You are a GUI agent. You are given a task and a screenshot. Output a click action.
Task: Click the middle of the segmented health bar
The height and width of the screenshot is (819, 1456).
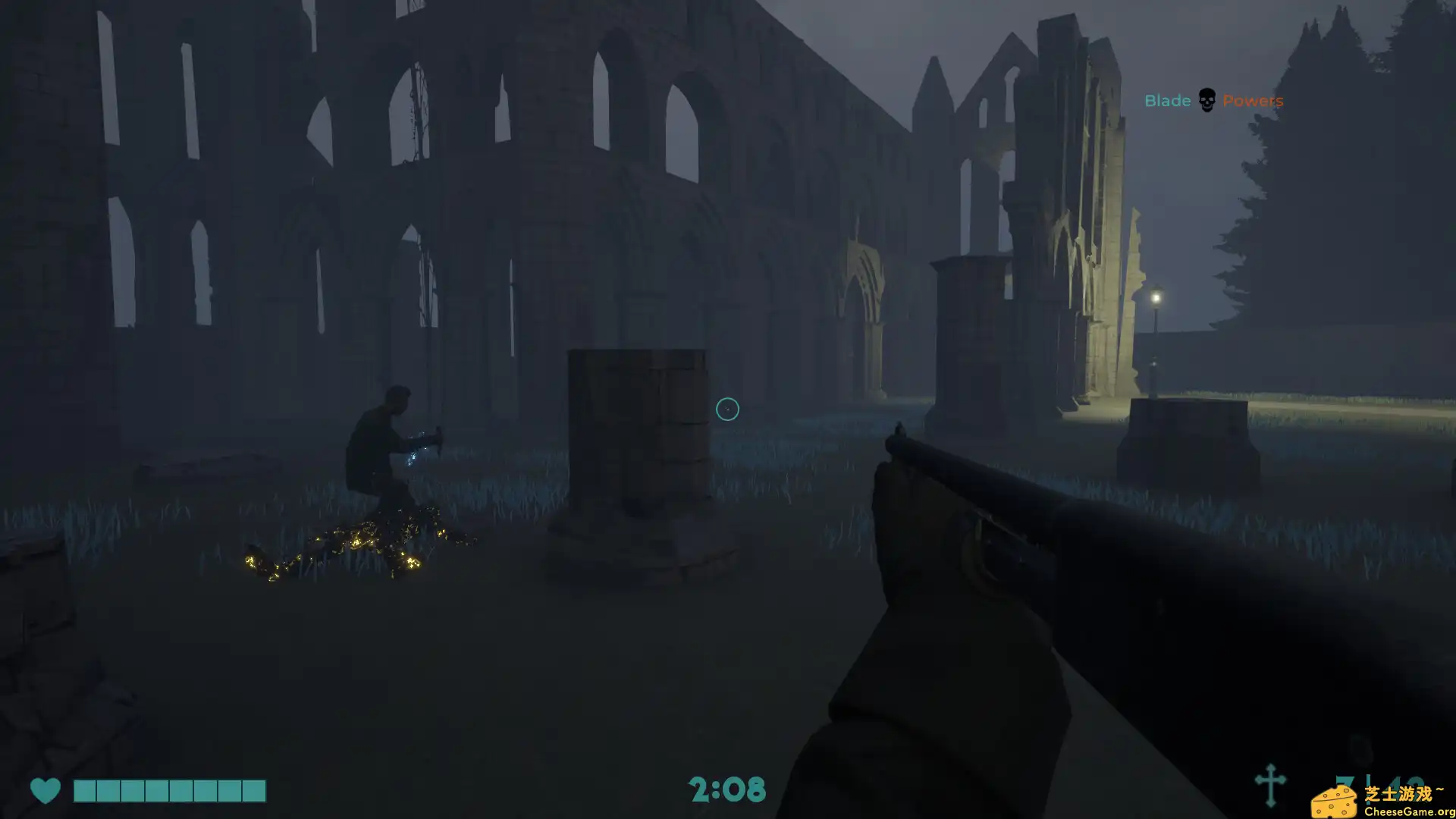[x=168, y=791]
